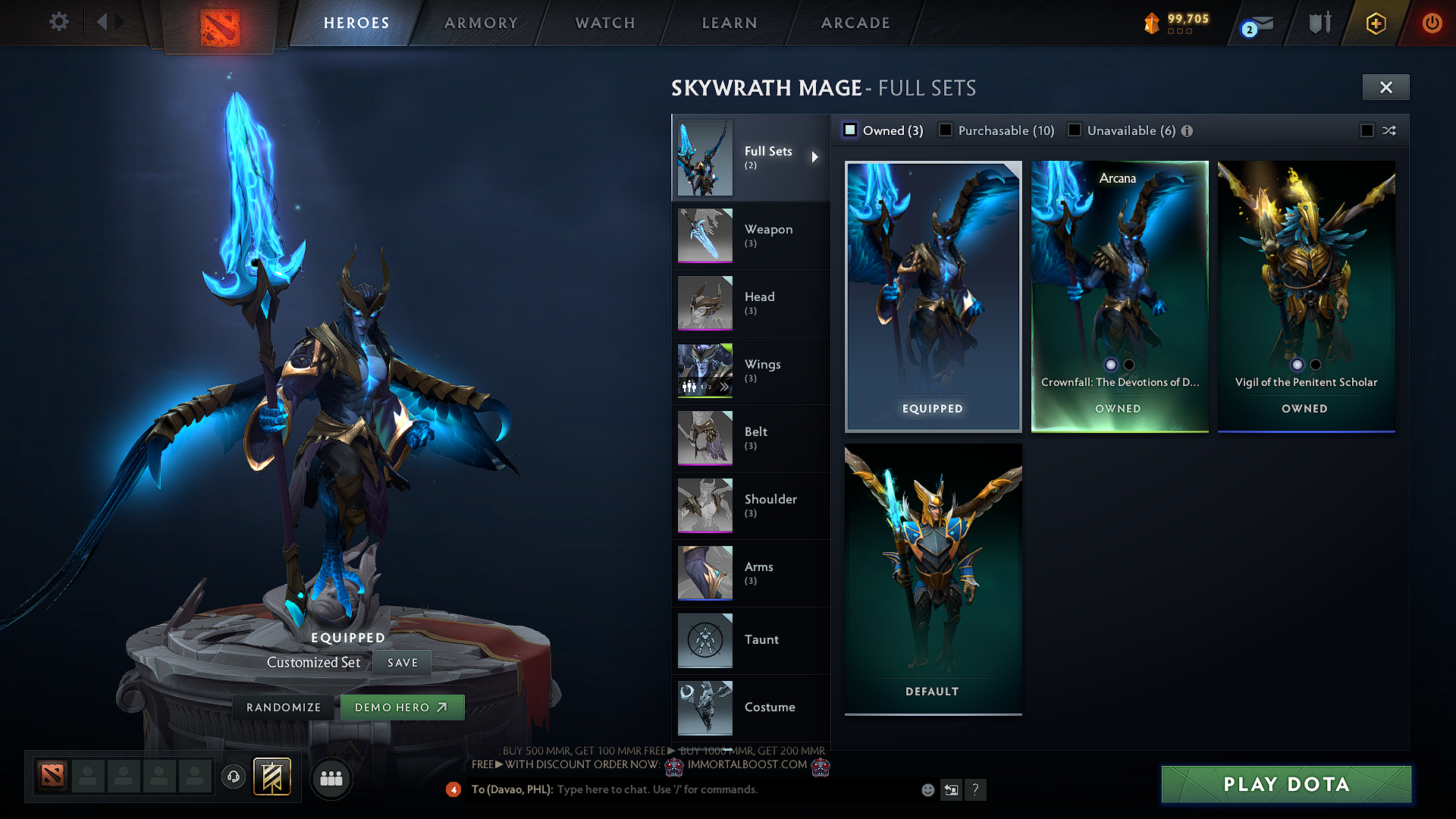The image size is (1456, 819).
Task: Toggle the Owned (3) filter checkbox
Action: click(849, 130)
